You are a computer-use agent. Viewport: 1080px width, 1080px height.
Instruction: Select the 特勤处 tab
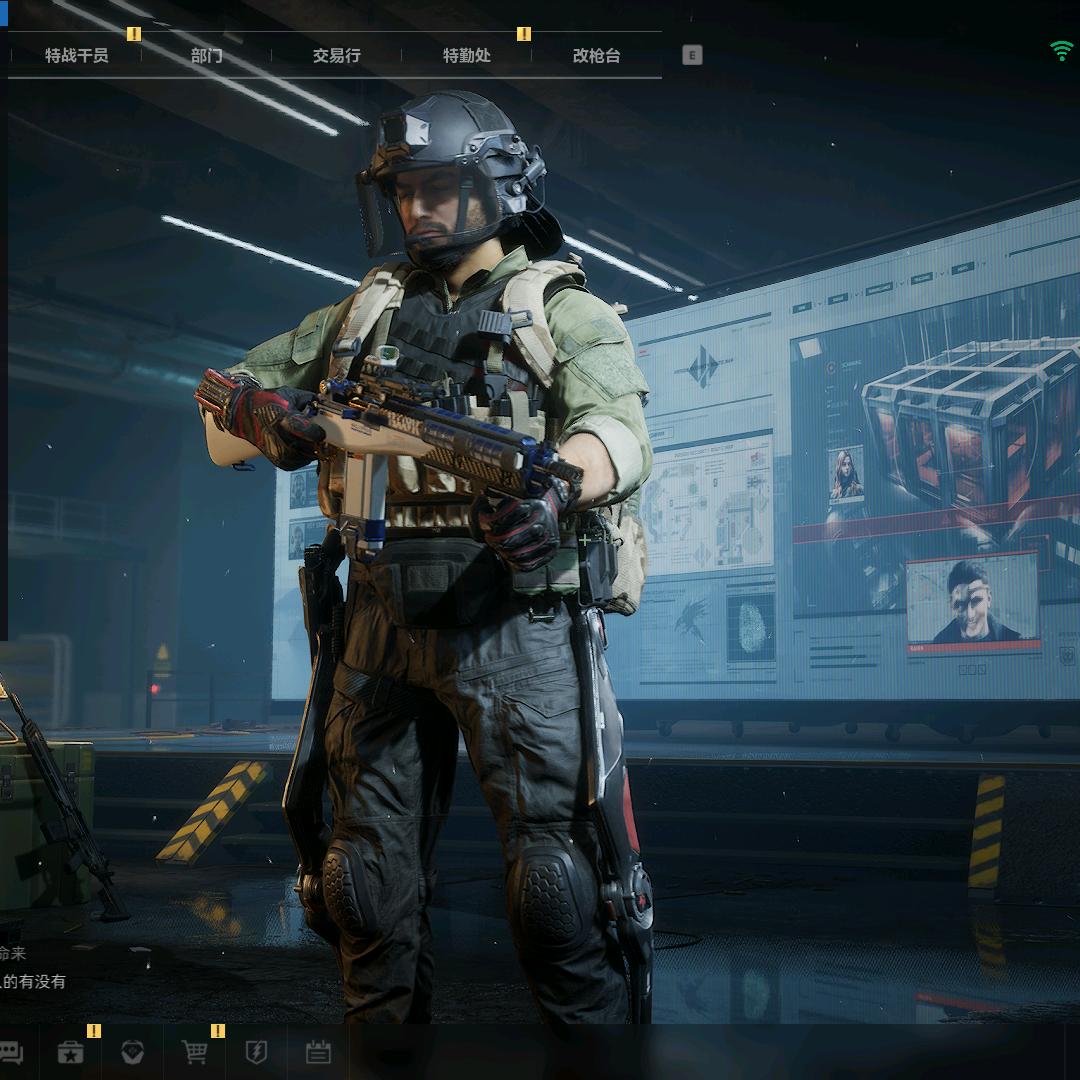pyautogui.click(x=467, y=56)
